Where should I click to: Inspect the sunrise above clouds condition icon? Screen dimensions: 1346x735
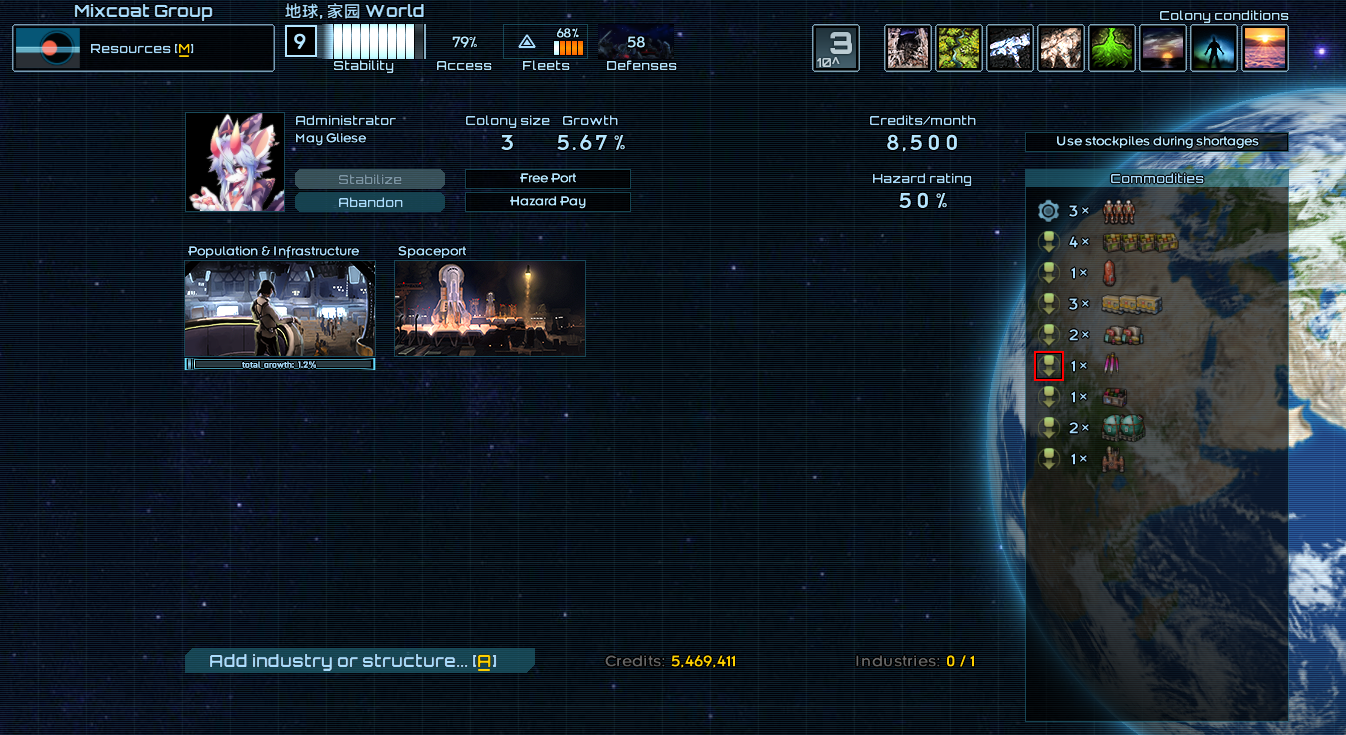1265,48
